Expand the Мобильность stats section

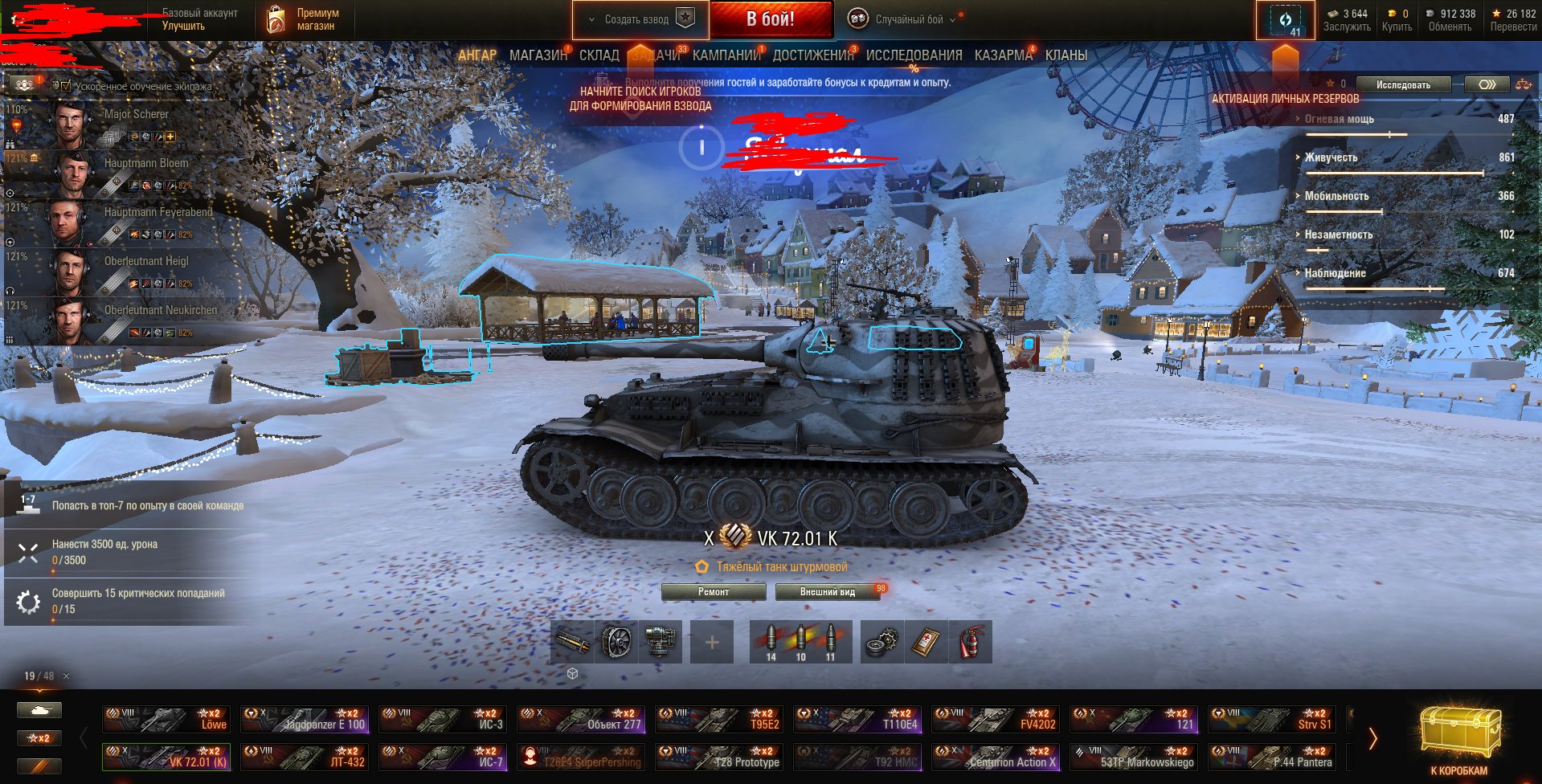tap(1299, 195)
